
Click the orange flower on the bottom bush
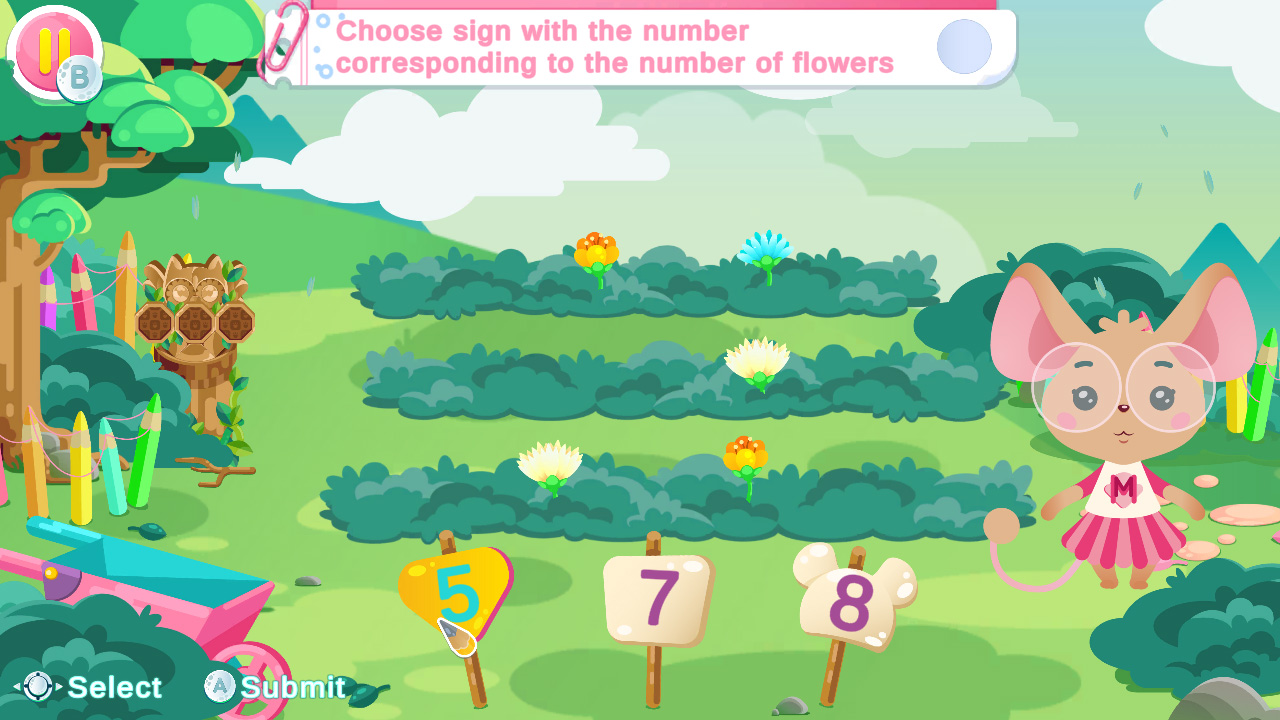(x=746, y=455)
